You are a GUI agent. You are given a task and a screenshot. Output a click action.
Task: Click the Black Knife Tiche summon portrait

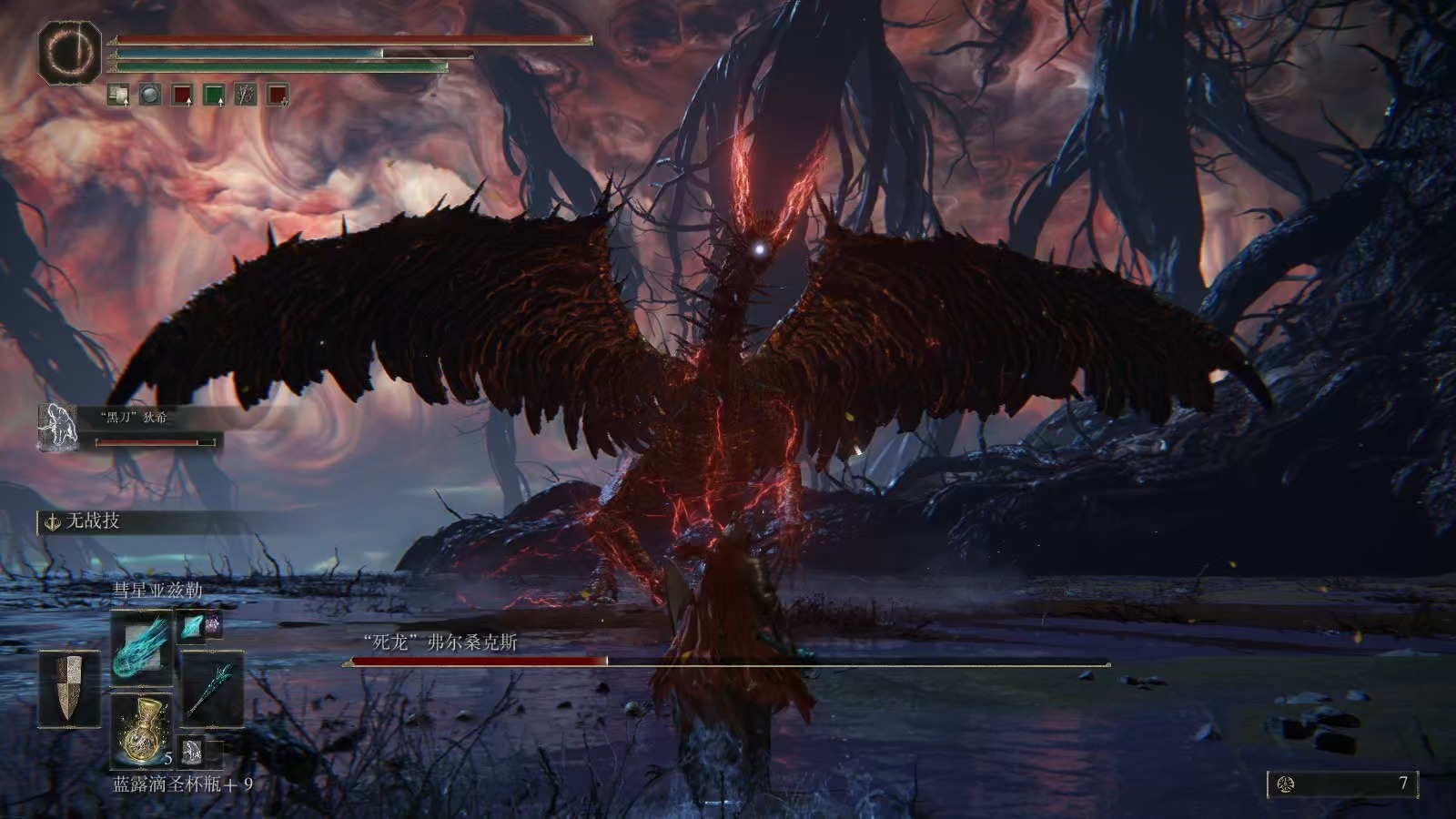pos(59,427)
